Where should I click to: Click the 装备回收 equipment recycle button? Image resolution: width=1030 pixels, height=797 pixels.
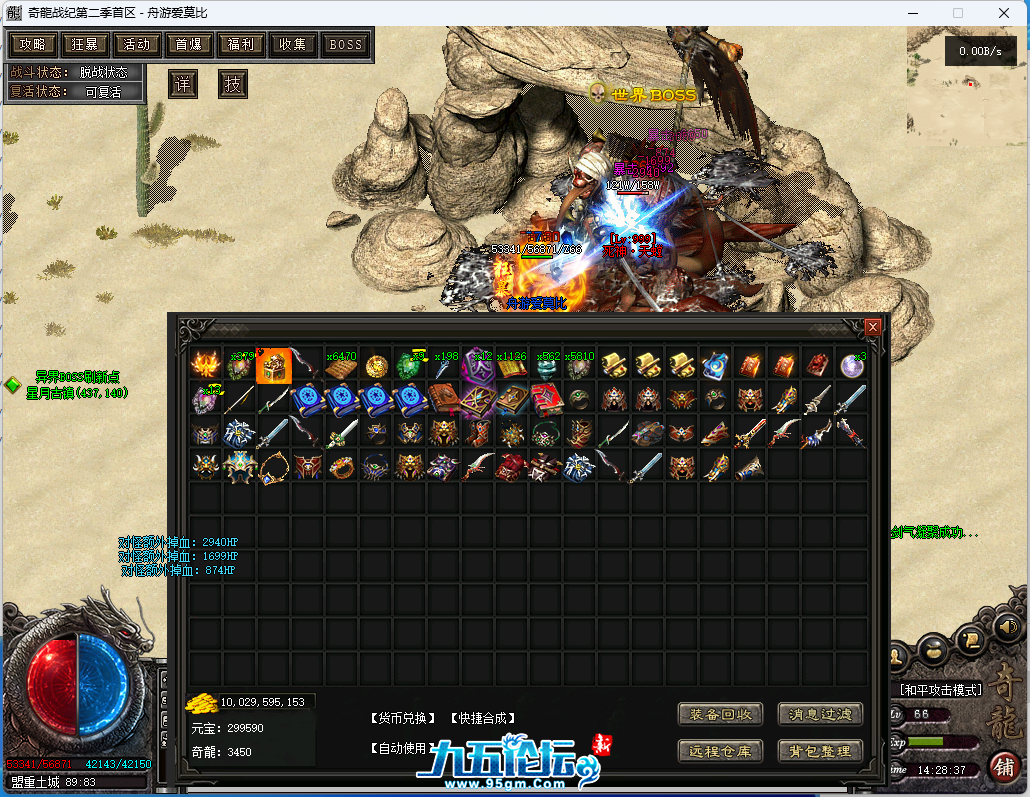coord(720,714)
